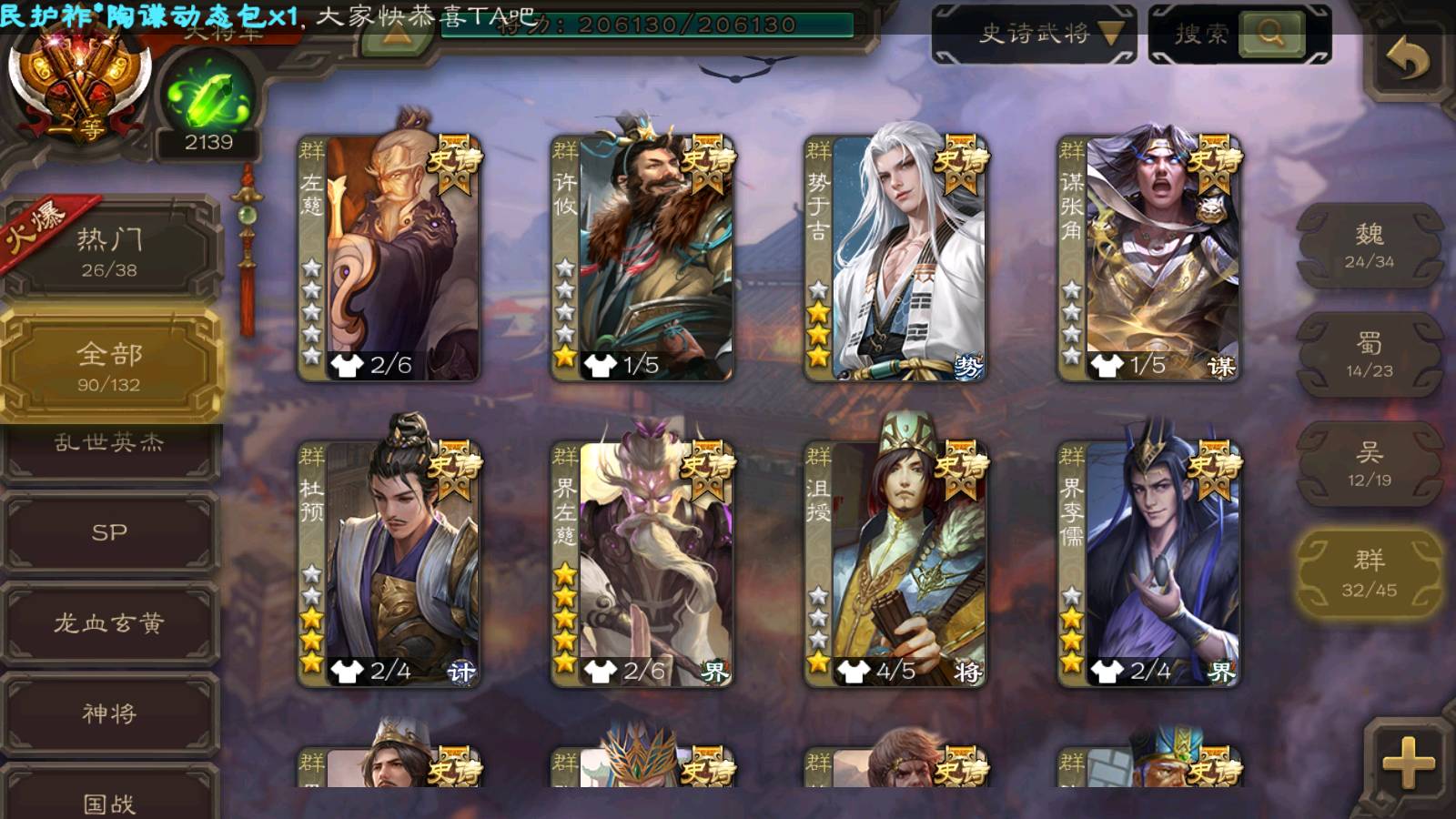The image size is (1456, 819).
Task: Select the 左慈 general card
Action: click(389, 258)
